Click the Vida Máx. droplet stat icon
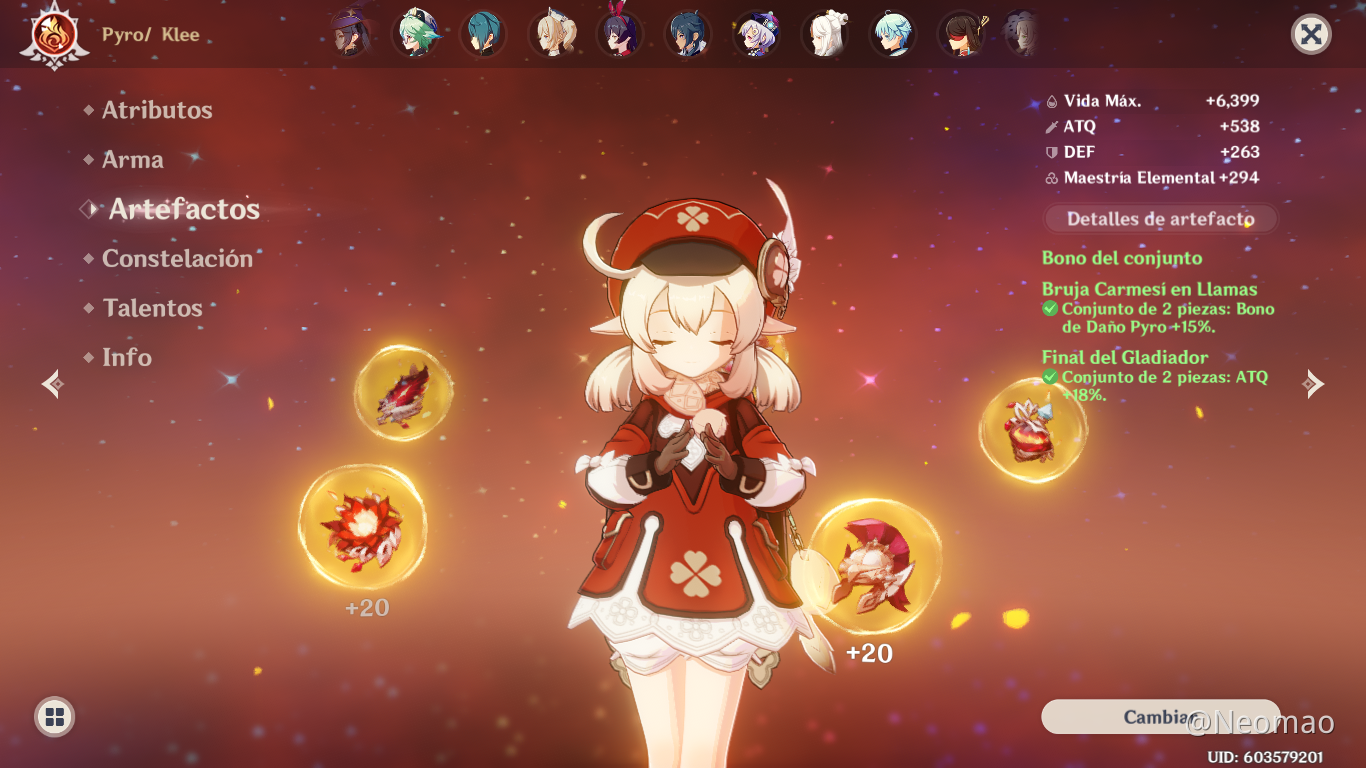 pyautogui.click(x=1052, y=100)
